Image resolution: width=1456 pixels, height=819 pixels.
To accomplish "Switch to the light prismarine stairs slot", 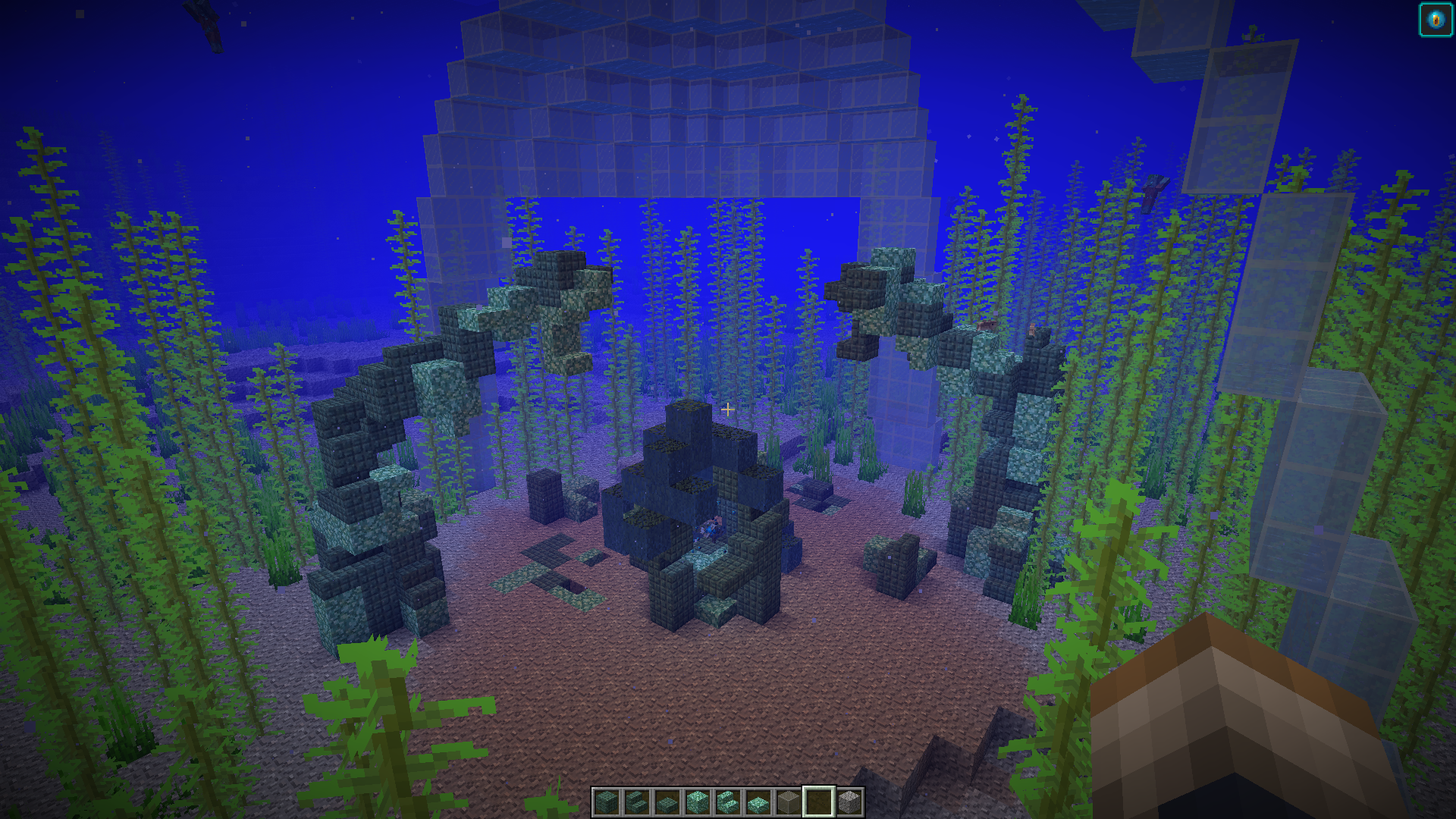I will (728, 802).
